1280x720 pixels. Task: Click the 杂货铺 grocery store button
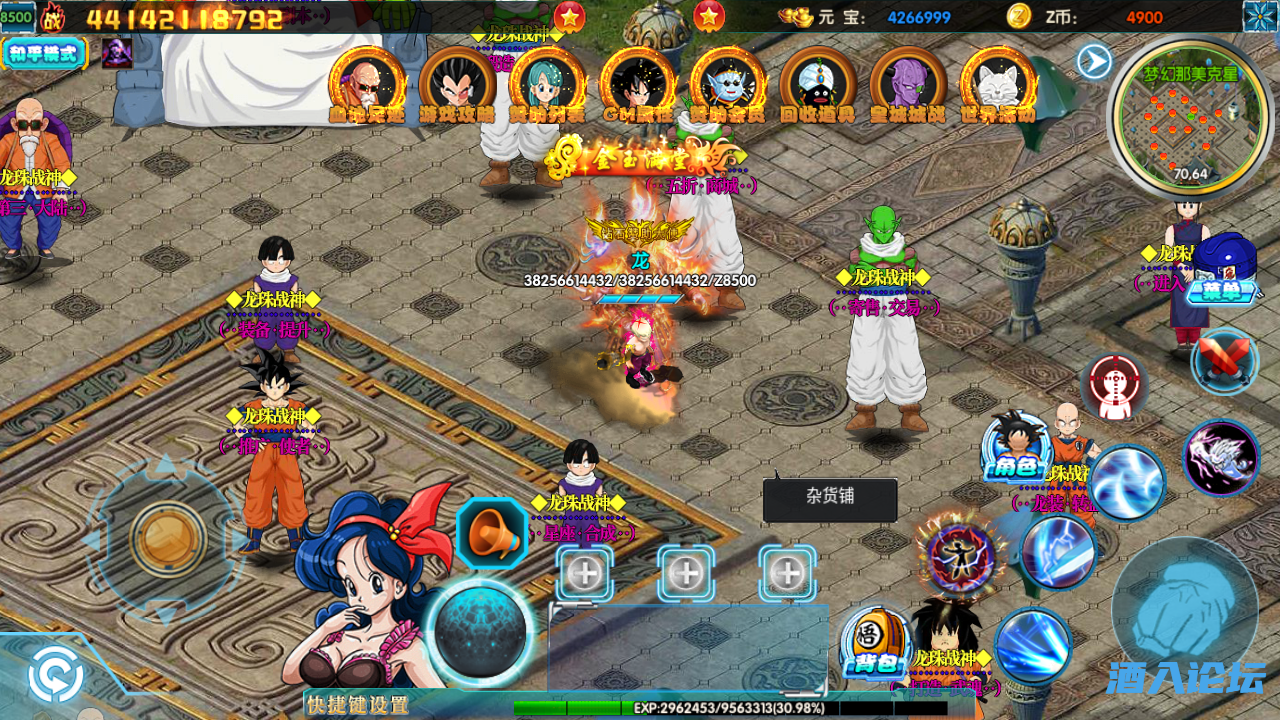click(x=830, y=497)
